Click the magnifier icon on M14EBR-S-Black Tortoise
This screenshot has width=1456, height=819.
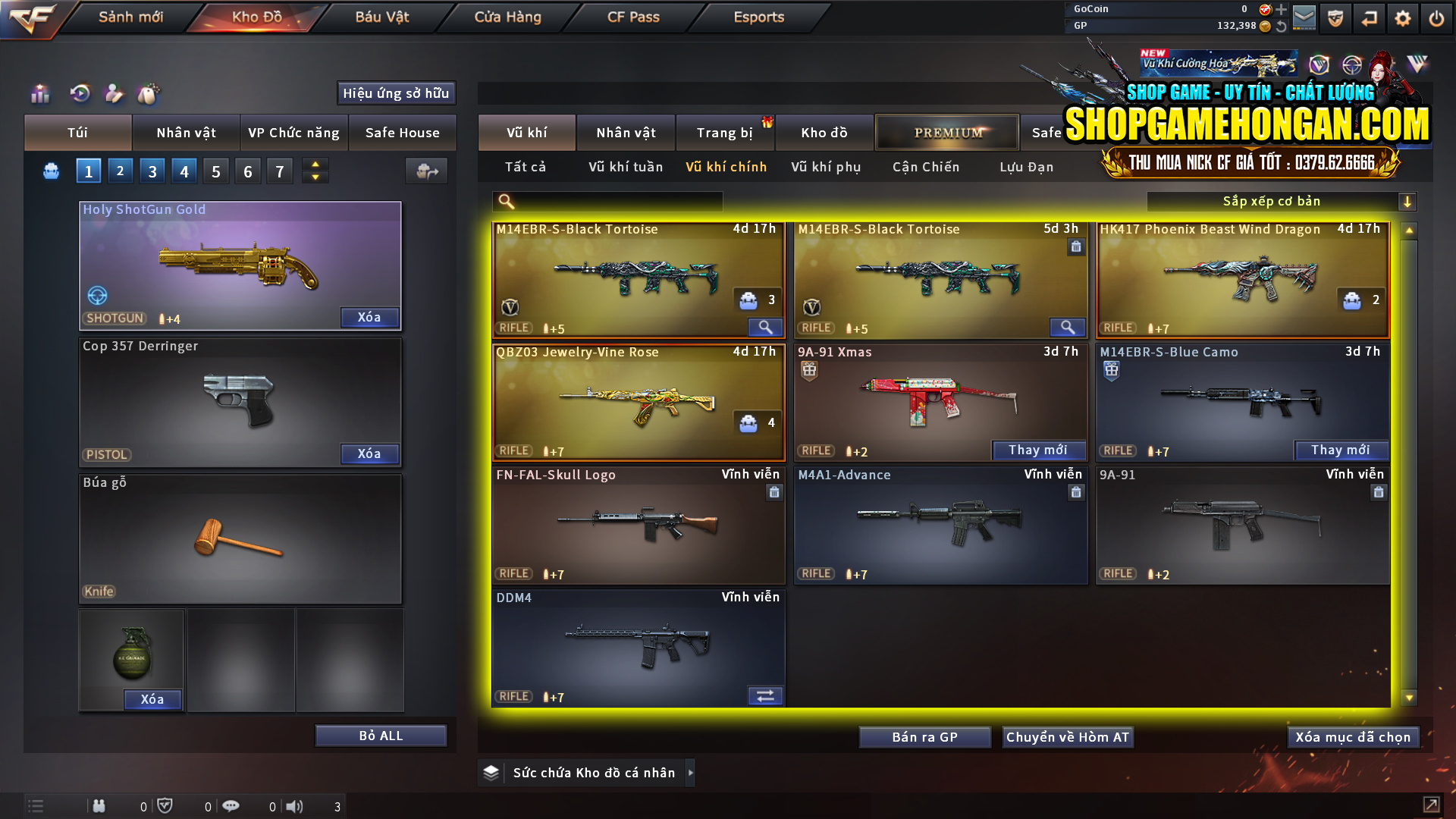pos(764,327)
